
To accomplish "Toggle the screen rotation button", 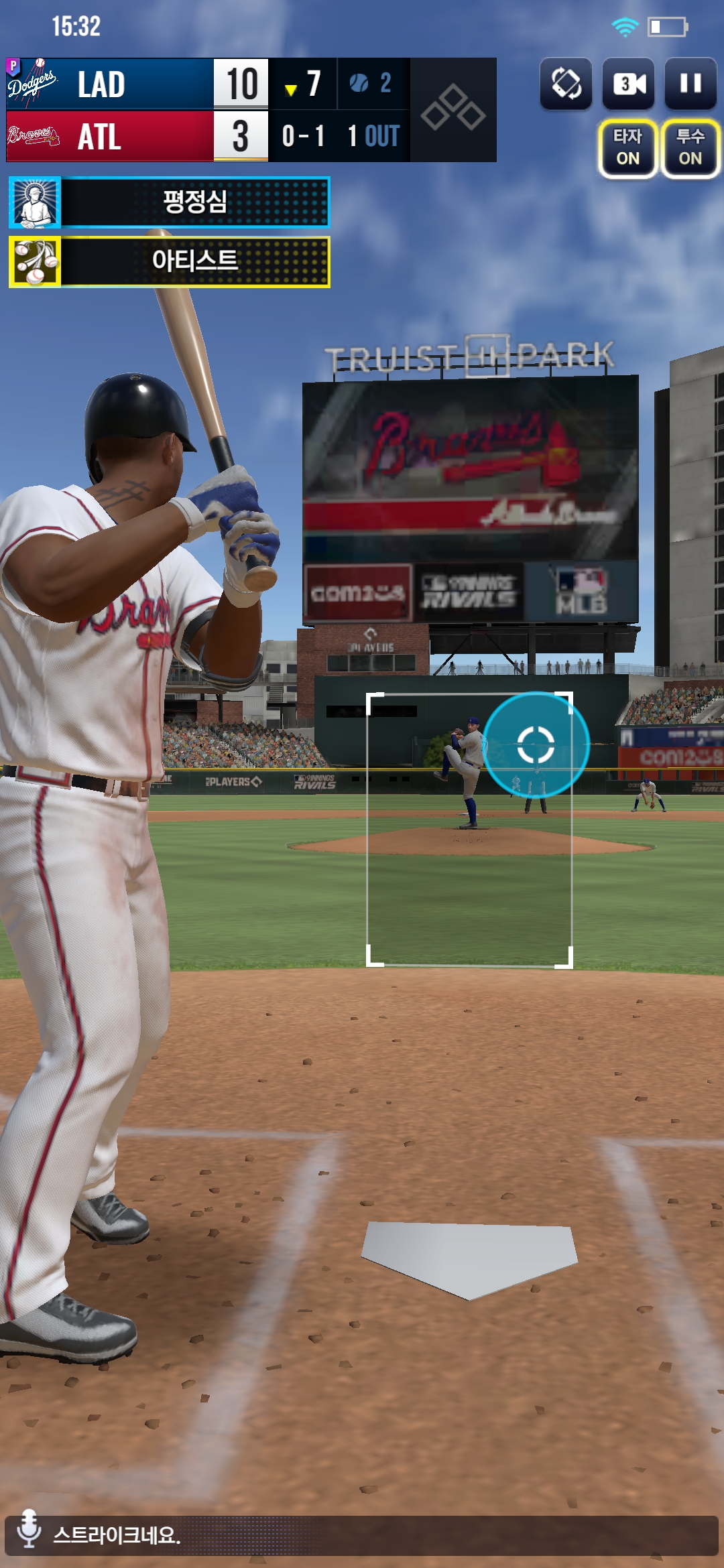I will click(x=566, y=84).
